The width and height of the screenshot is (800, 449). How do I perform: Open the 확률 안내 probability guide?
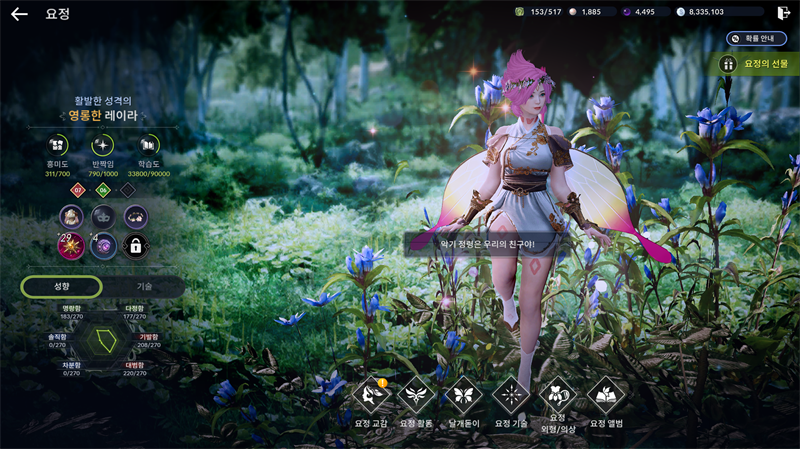pos(757,38)
